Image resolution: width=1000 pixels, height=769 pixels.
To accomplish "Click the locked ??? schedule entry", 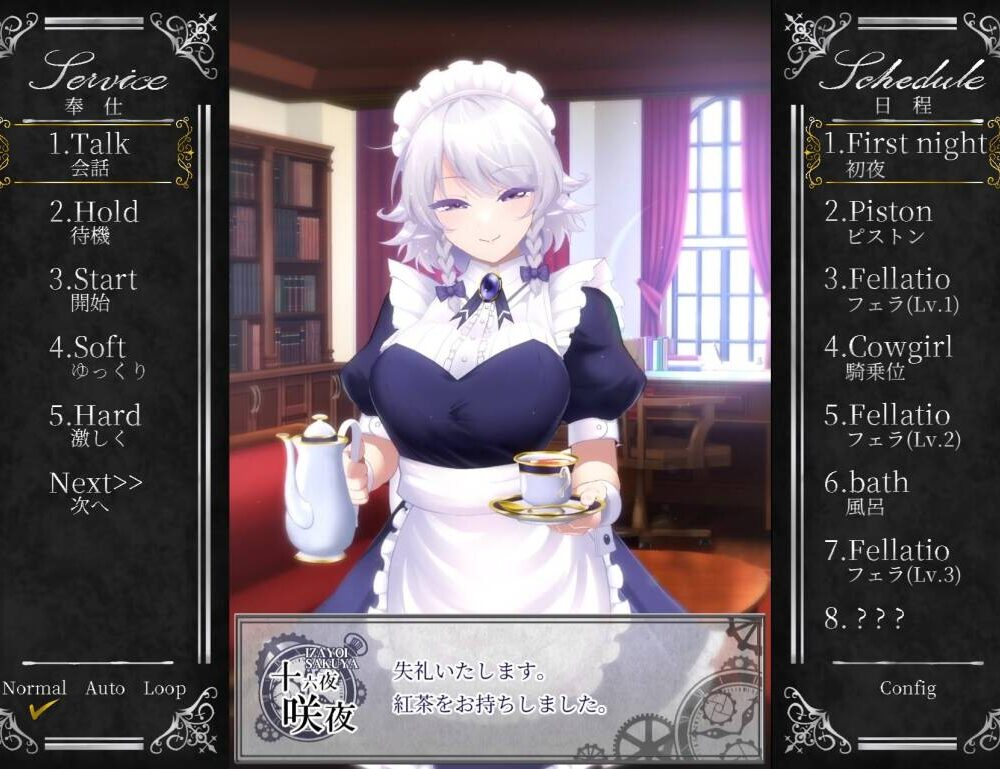I will point(865,619).
